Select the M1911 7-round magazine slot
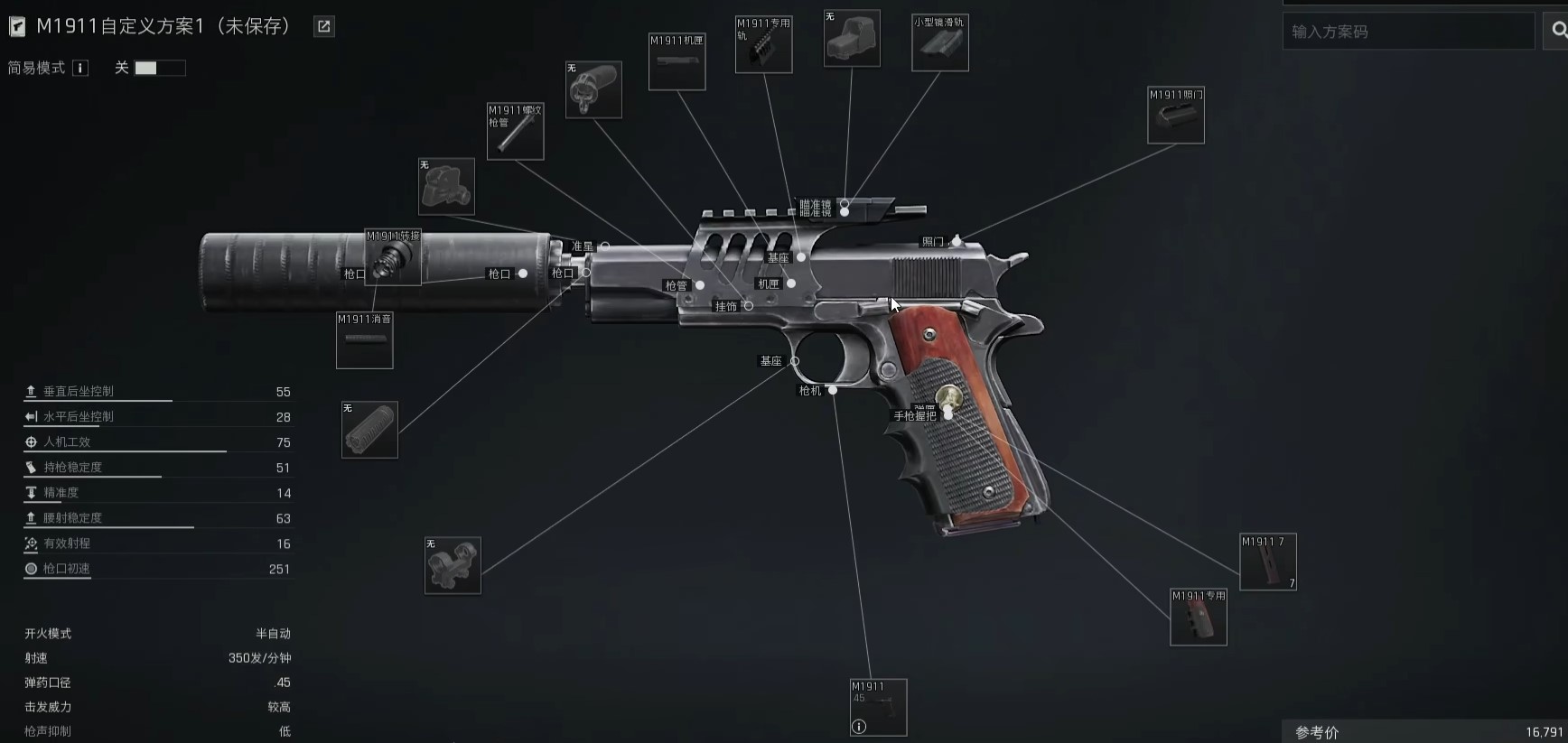This screenshot has height=743, width=1568. (x=1267, y=562)
